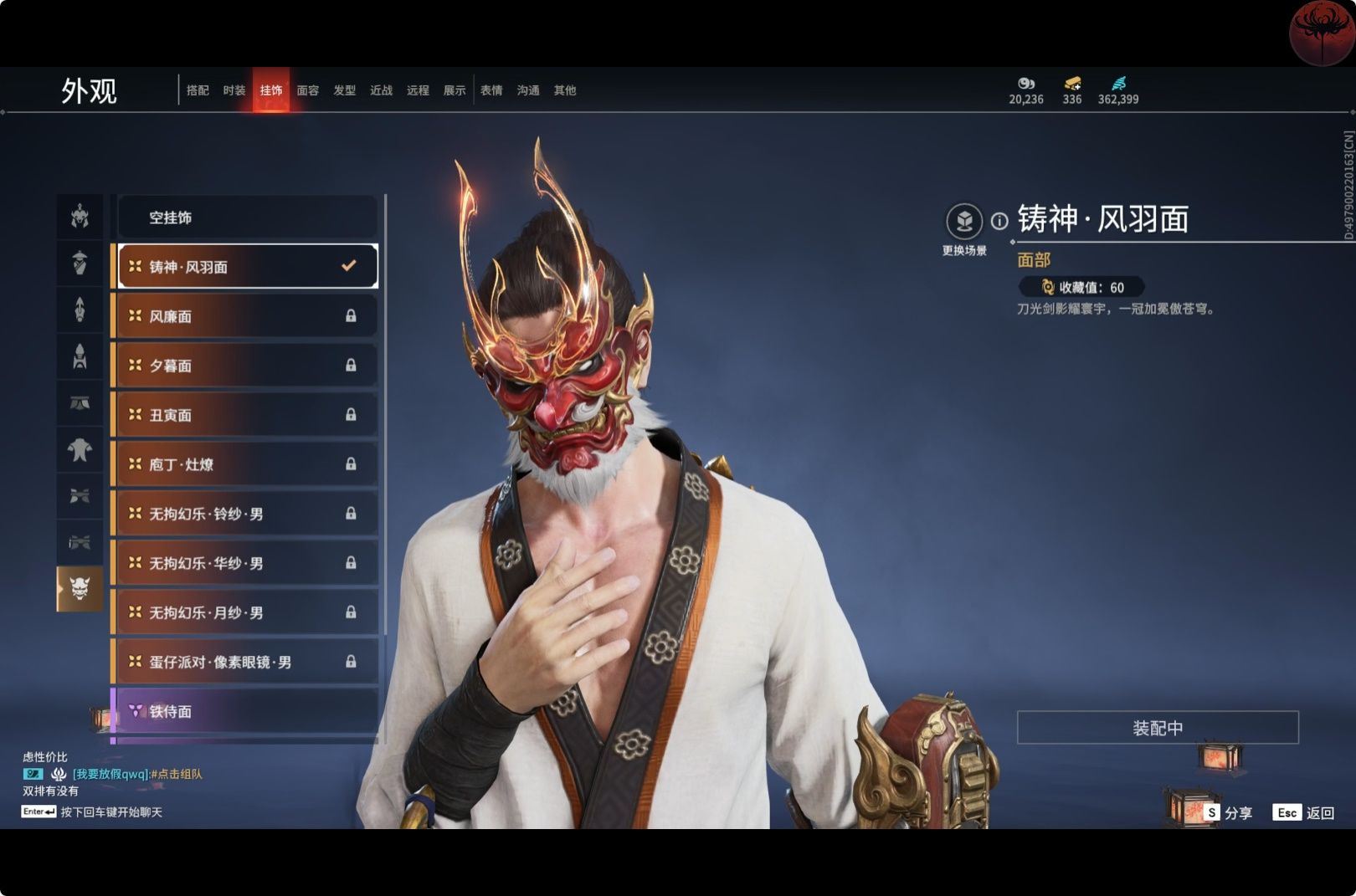Choose the 其他 tab
This screenshot has width=1356, height=896.
click(x=565, y=90)
